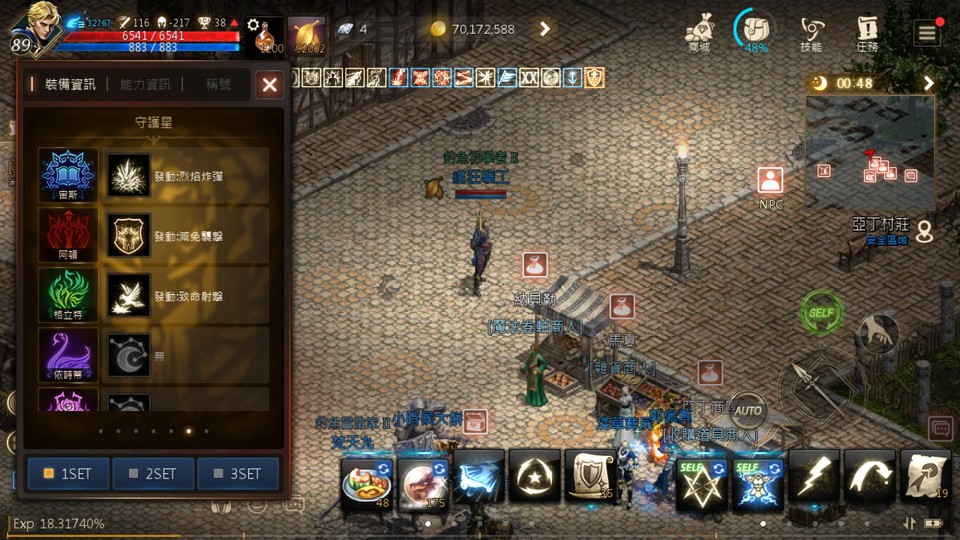Activate the lightning bolt skill
The width and height of the screenshot is (960, 540).
pos(813,475)
